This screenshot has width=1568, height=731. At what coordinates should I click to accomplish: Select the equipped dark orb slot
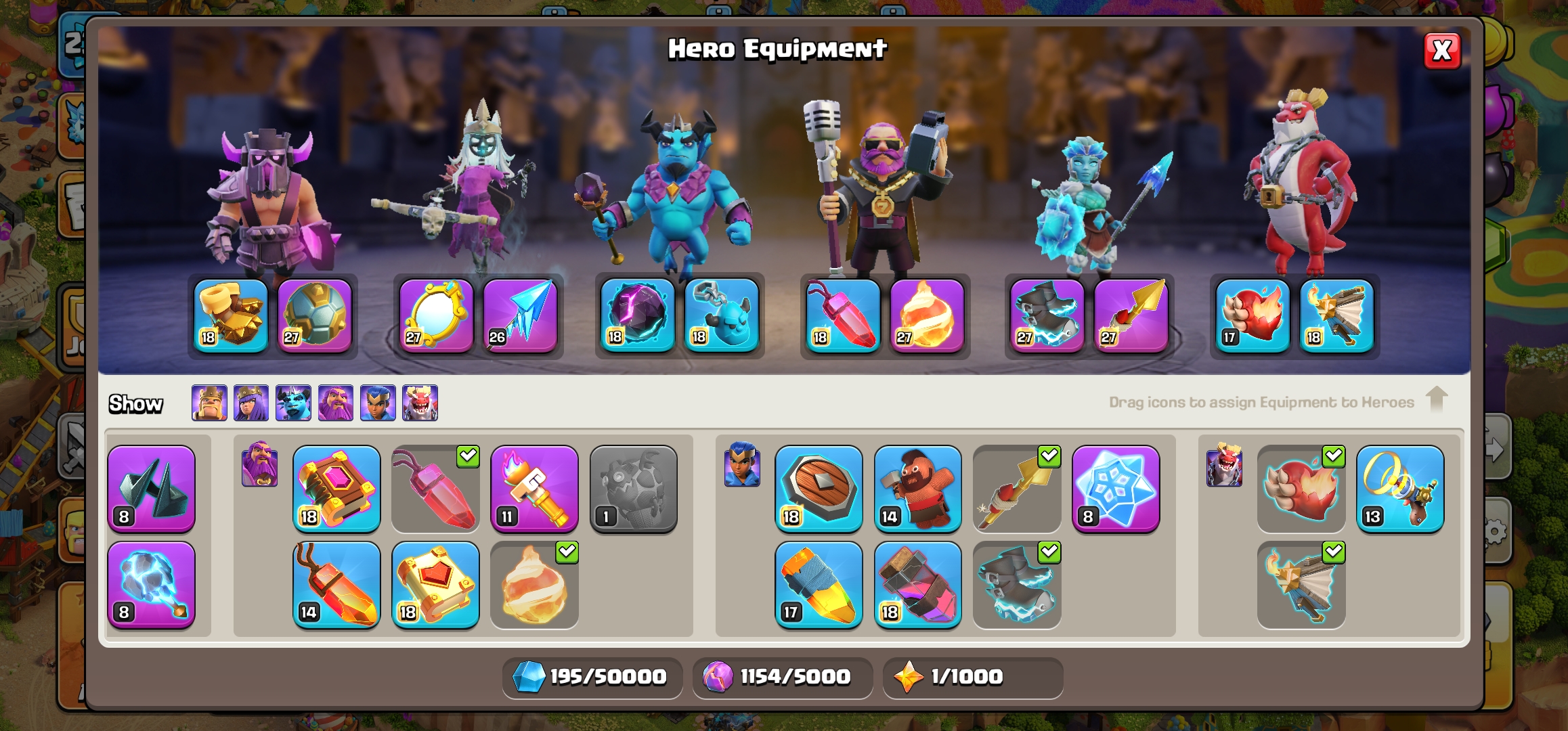coord(637,315)
